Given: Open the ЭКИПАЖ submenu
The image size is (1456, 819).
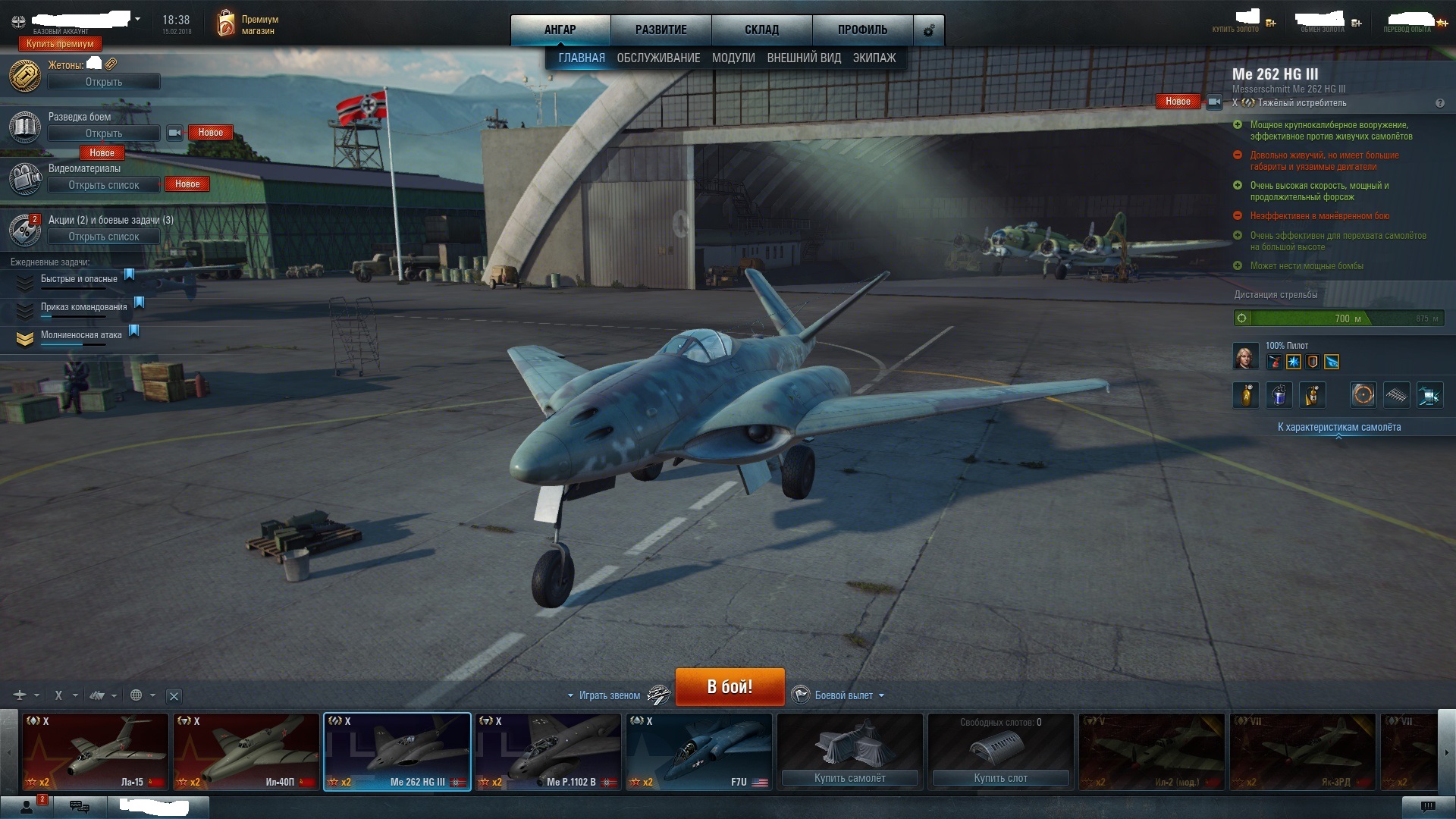Looking at the screenshot, I should pyautogui.click(x=874, y=58).
